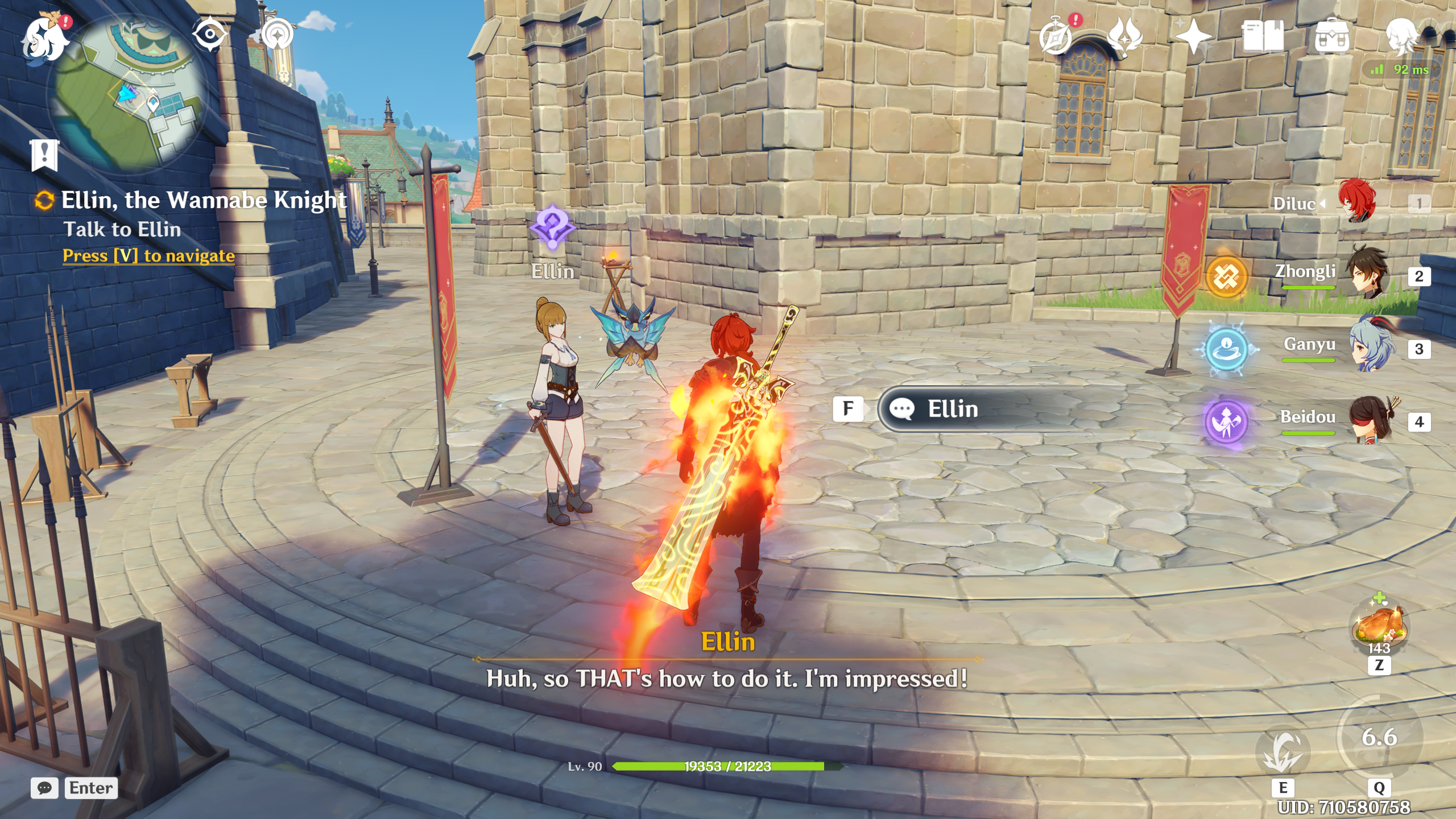Toggle the elemental sight eye icon
Viewport: 1456px width, 819px height.
tap(209, 34)
